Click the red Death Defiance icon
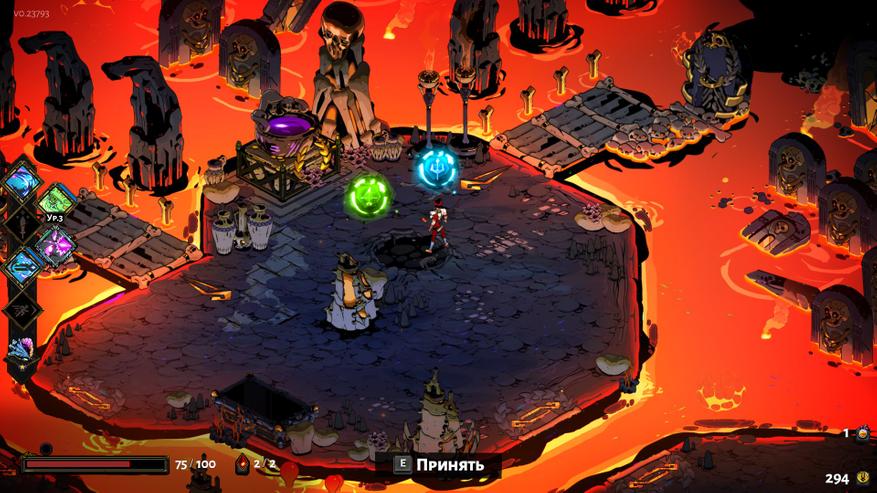Viewport: 877px width, 493px height. [242, 464]
